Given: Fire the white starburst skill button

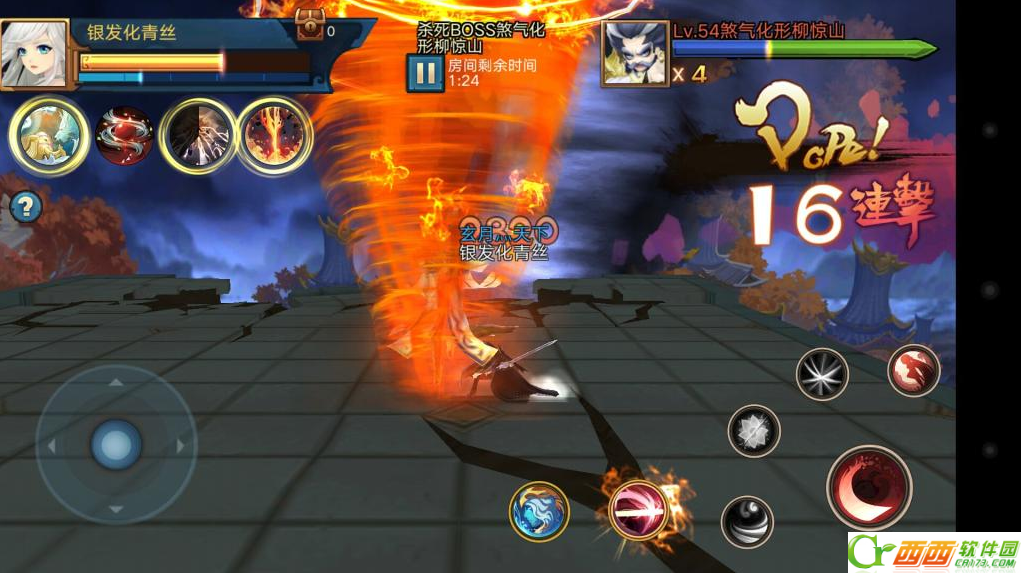Looking at the screenshot, I should click(822, 374).
